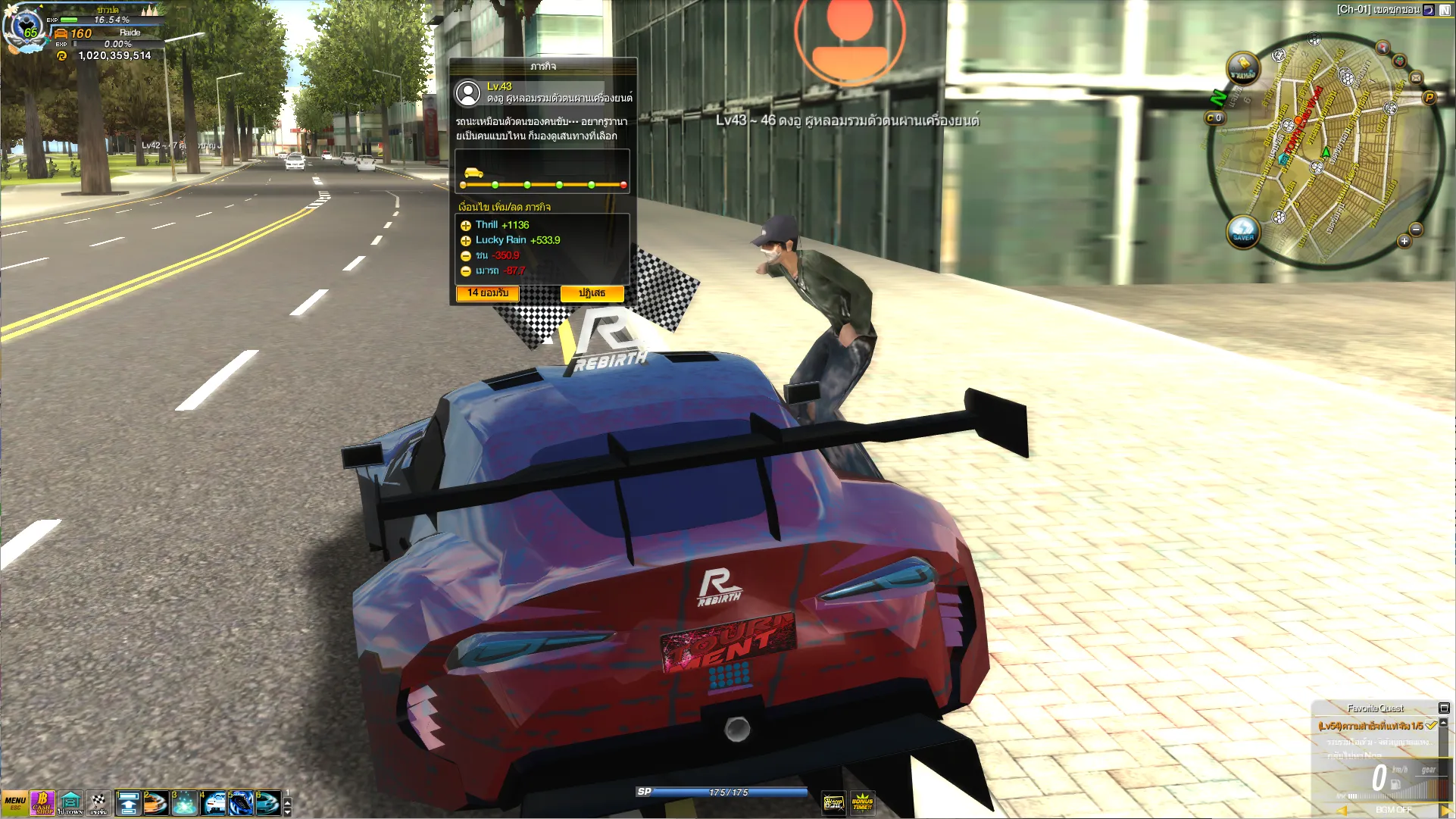Activate the SAVER button on minimap
This screenshot has height=819, width=1456.
[x=1243, y=230]
